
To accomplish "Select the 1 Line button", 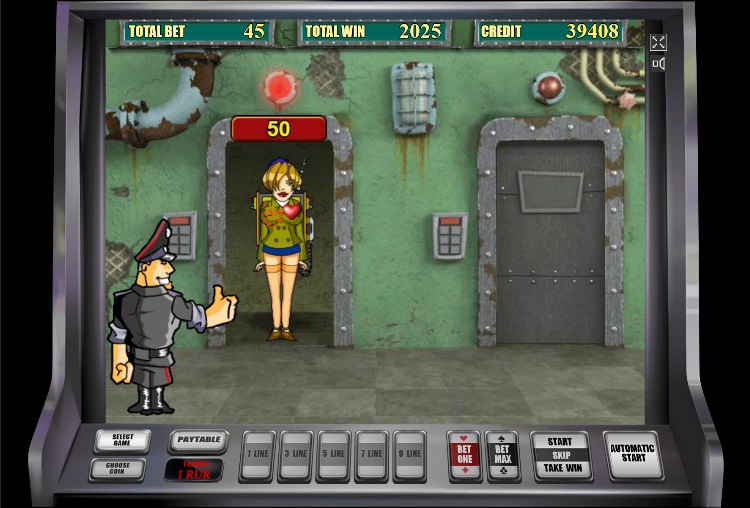I will coord(257,455).
